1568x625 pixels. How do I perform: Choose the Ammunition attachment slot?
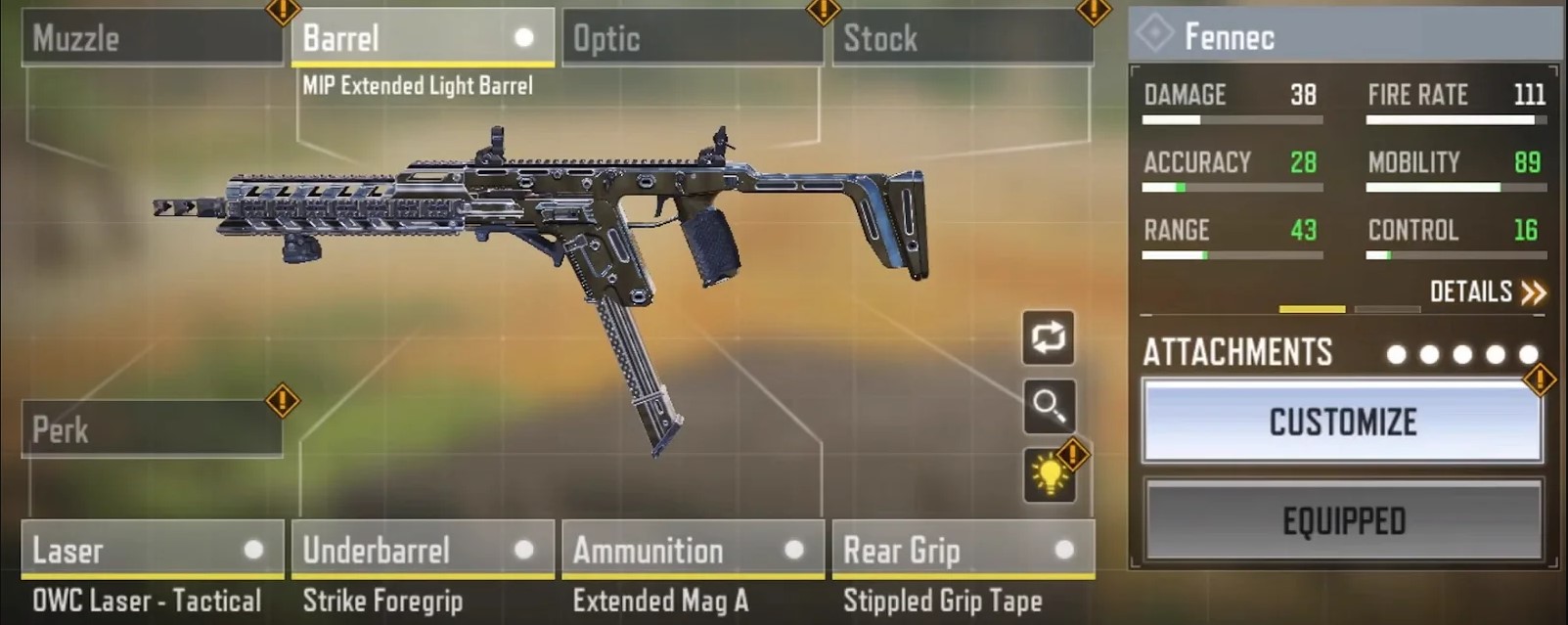pyautogui.click(x=693, y=550)
